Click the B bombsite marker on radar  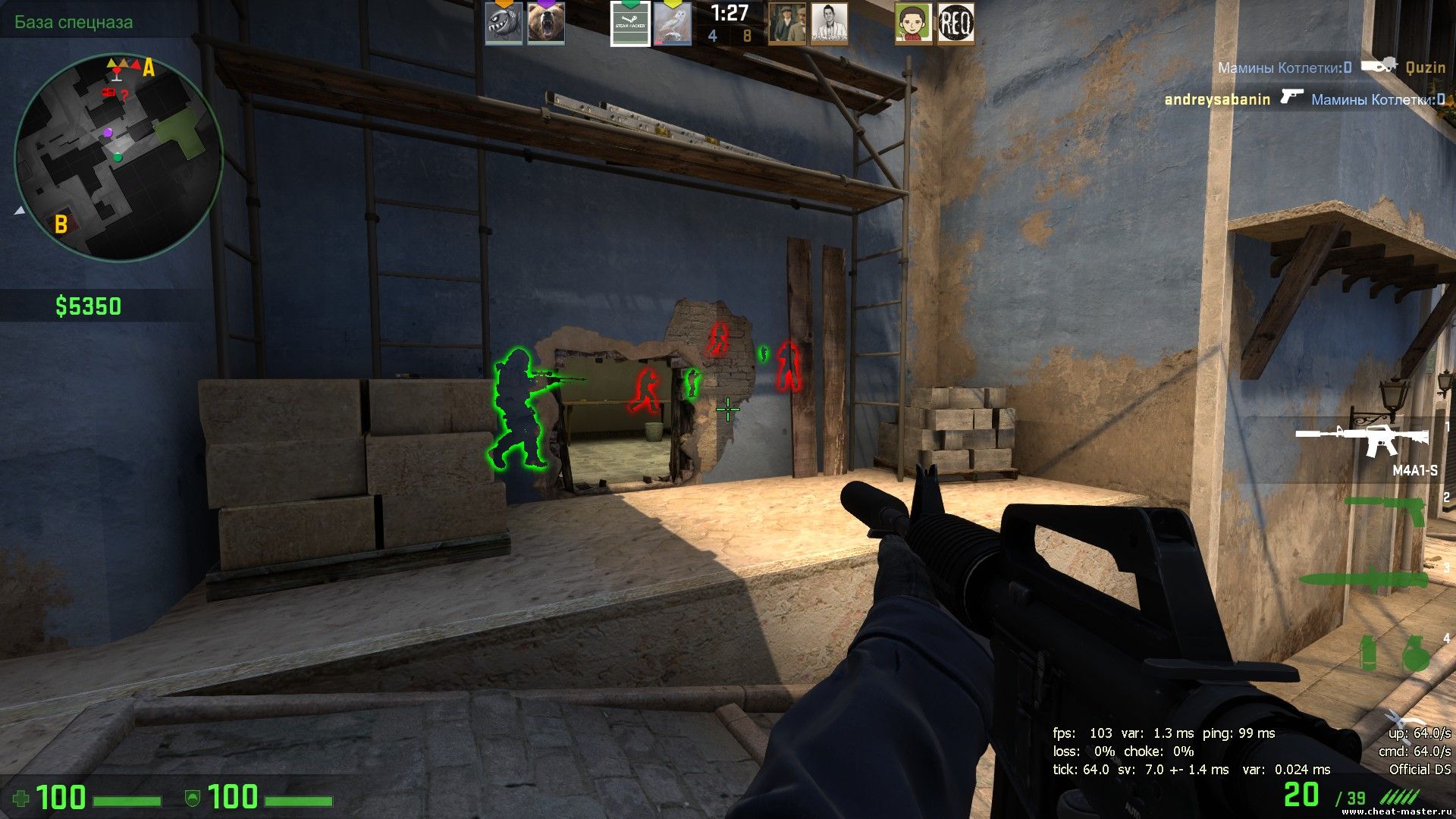61,224
